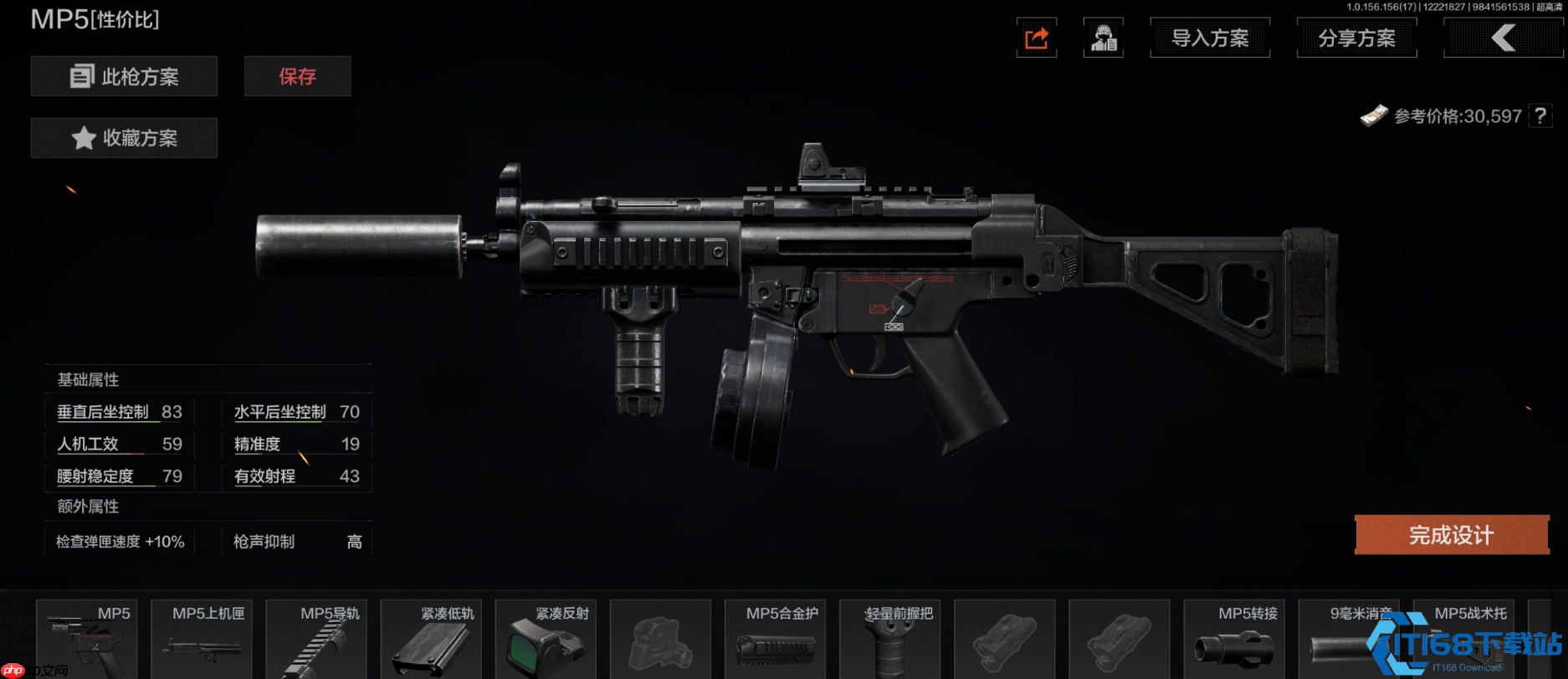Open the 此枪方案 gun loadout list
The height and width of the screenshot is (679, 1568).
coord(124,77)
